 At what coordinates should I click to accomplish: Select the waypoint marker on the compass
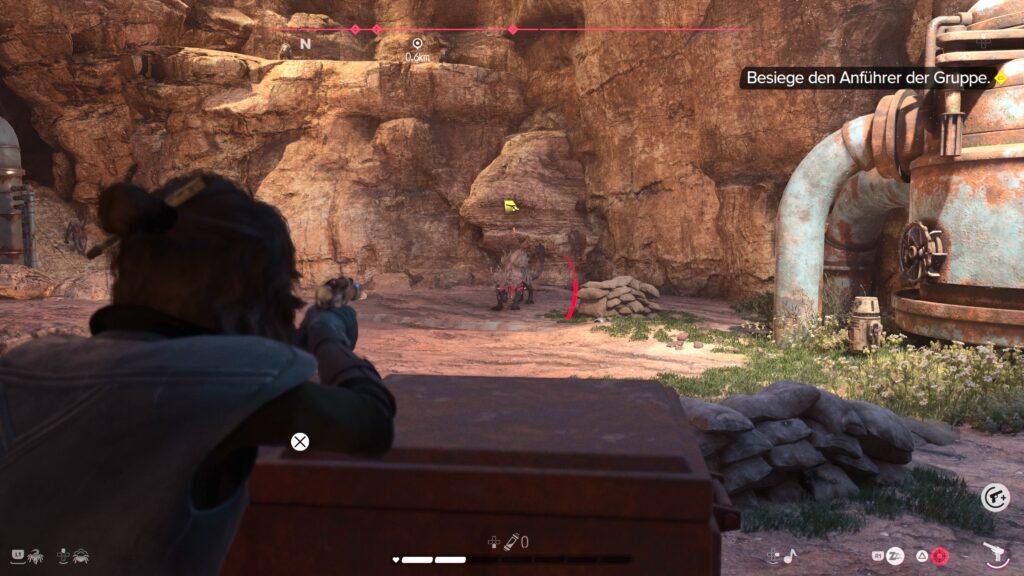[x=417, y=44]
